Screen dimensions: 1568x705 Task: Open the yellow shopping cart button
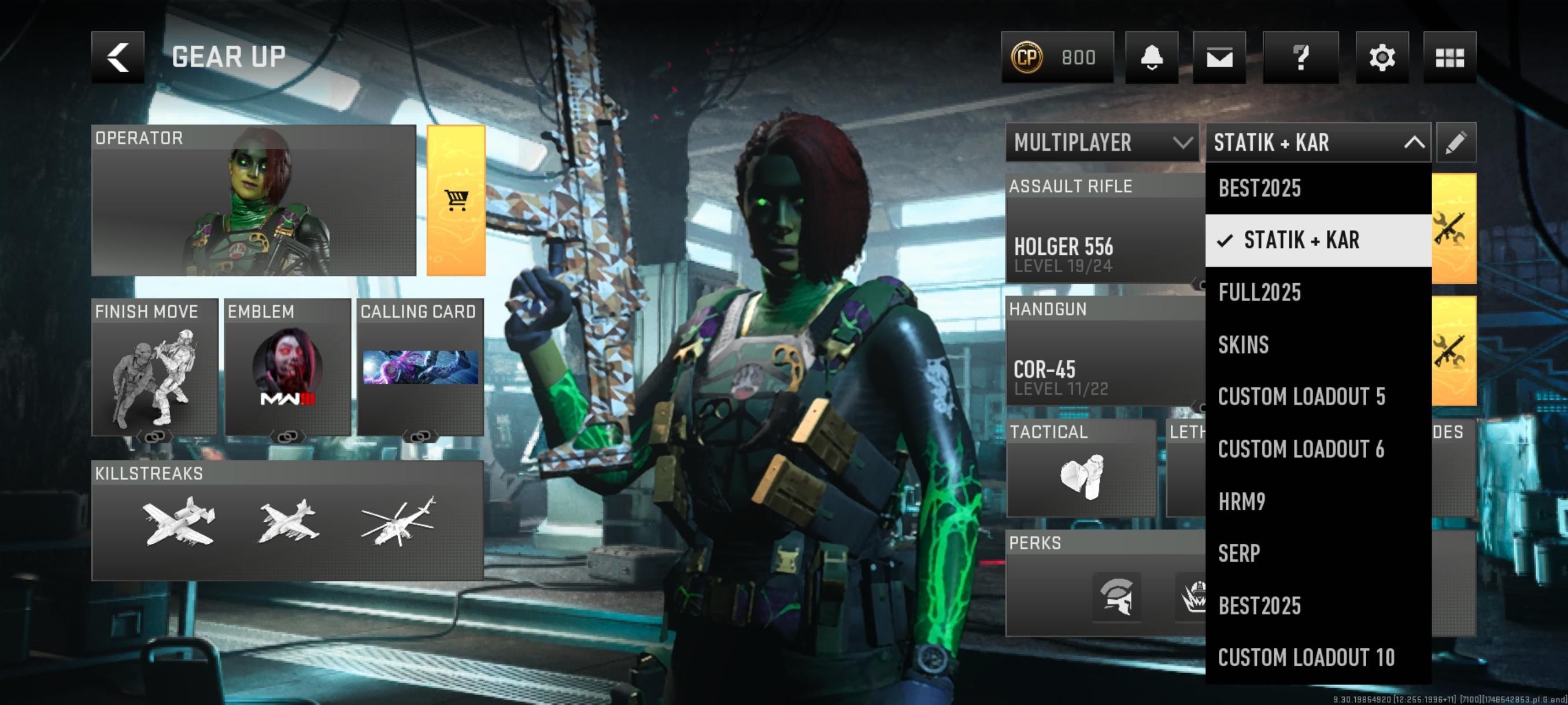(x=456, y=201)
